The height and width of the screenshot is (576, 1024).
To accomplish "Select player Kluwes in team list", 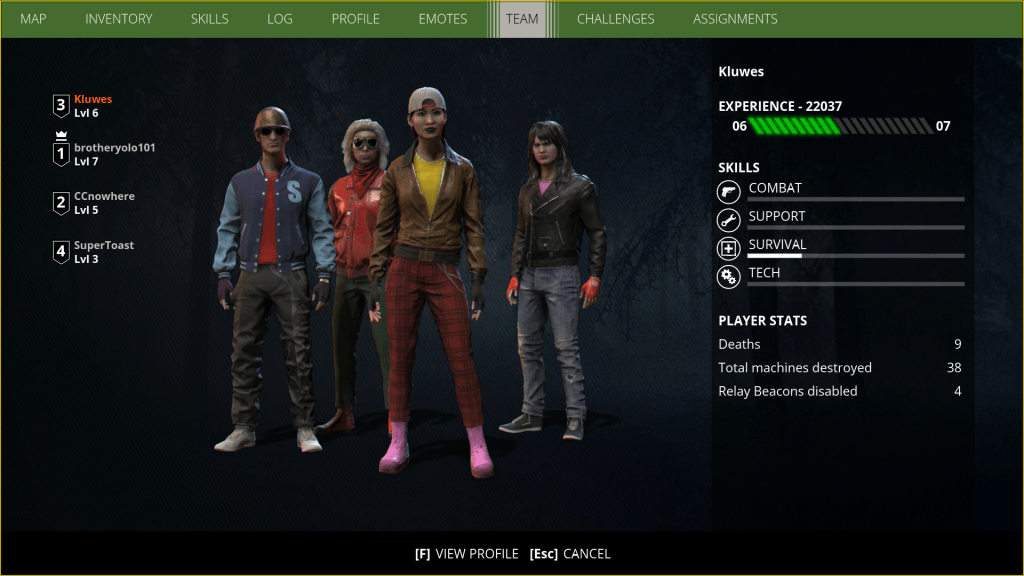I will [92, 106].
